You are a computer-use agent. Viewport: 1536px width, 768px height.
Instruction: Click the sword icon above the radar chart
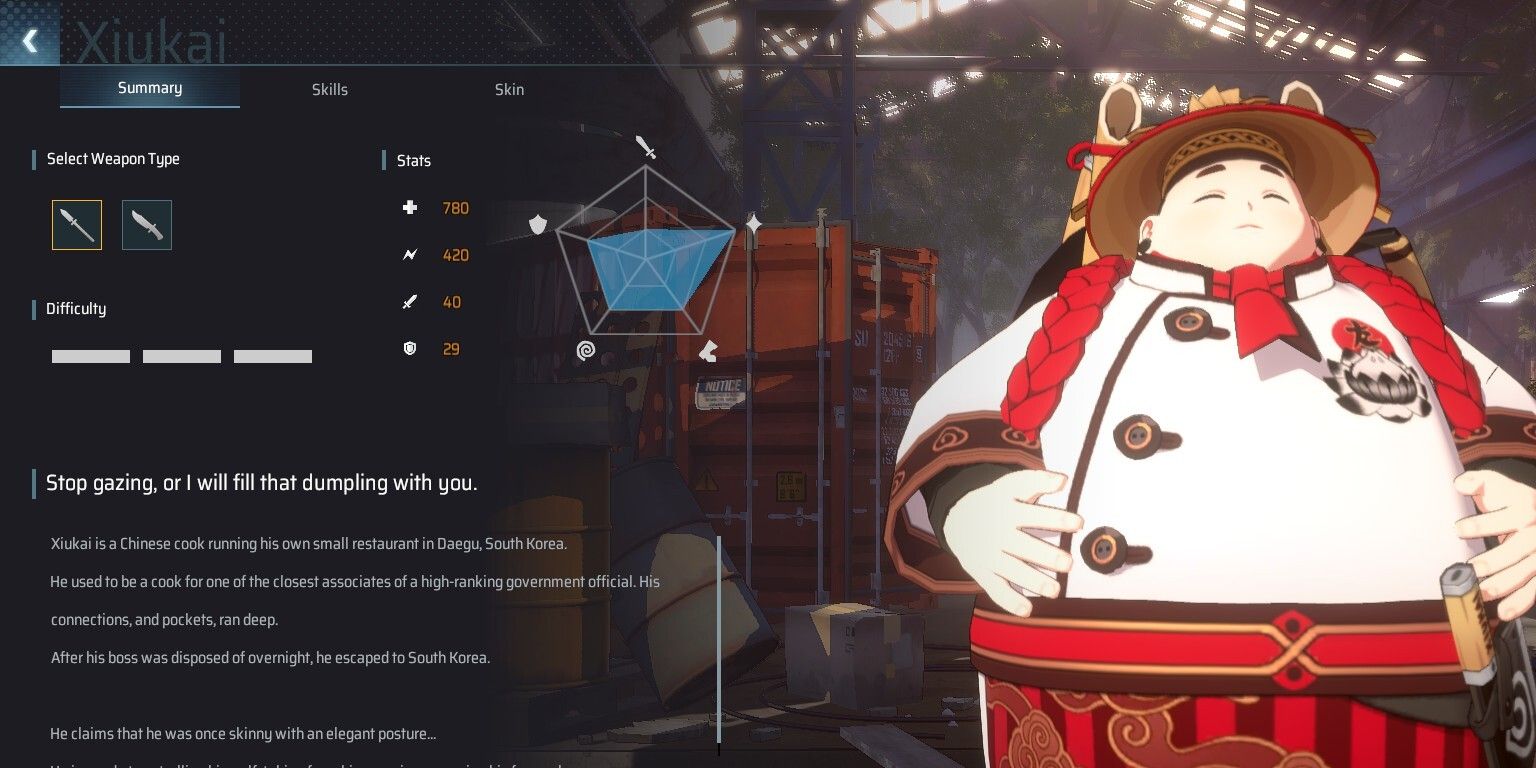point(645,148)
